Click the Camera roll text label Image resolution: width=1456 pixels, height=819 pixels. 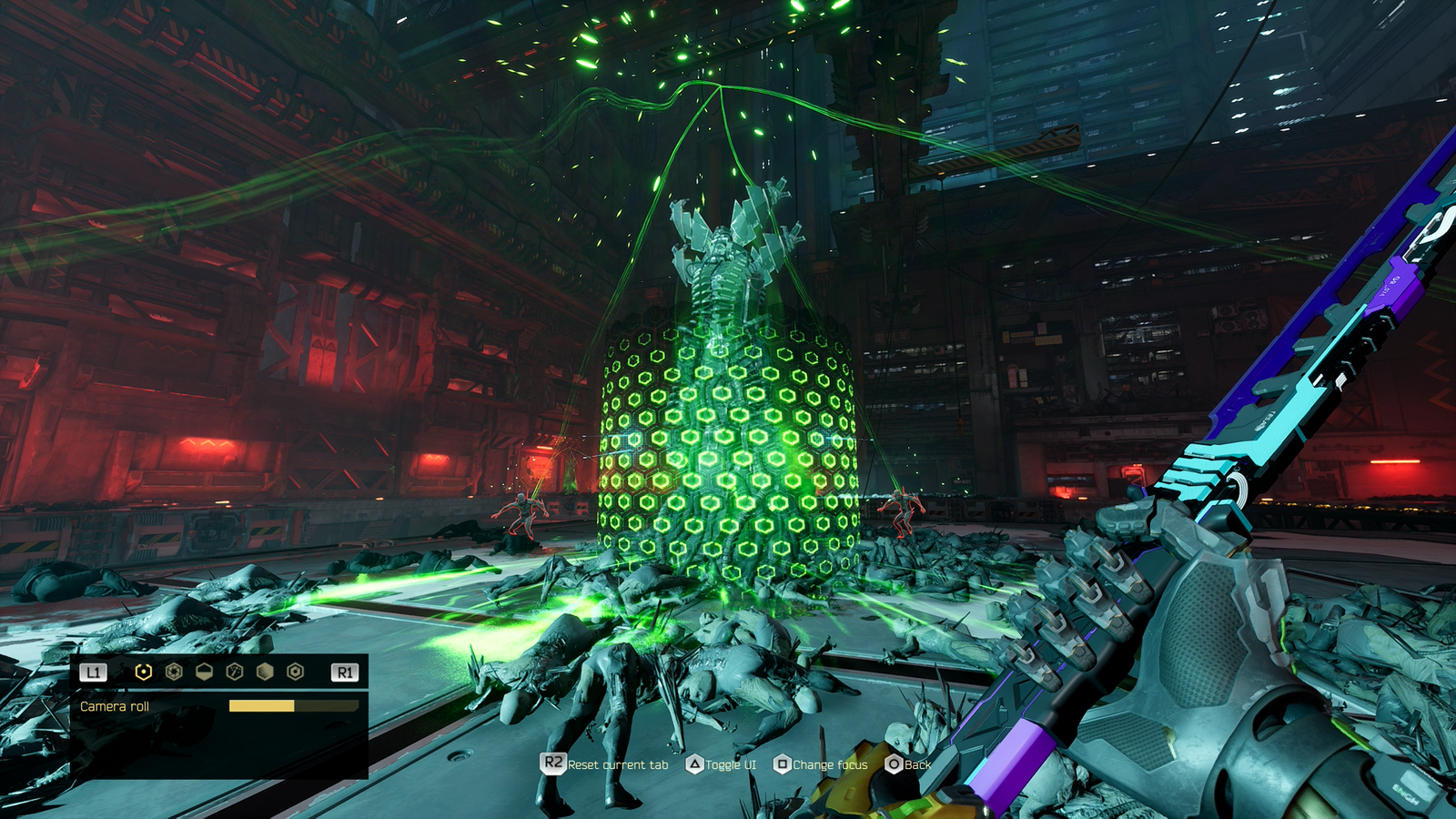point(115,705)
